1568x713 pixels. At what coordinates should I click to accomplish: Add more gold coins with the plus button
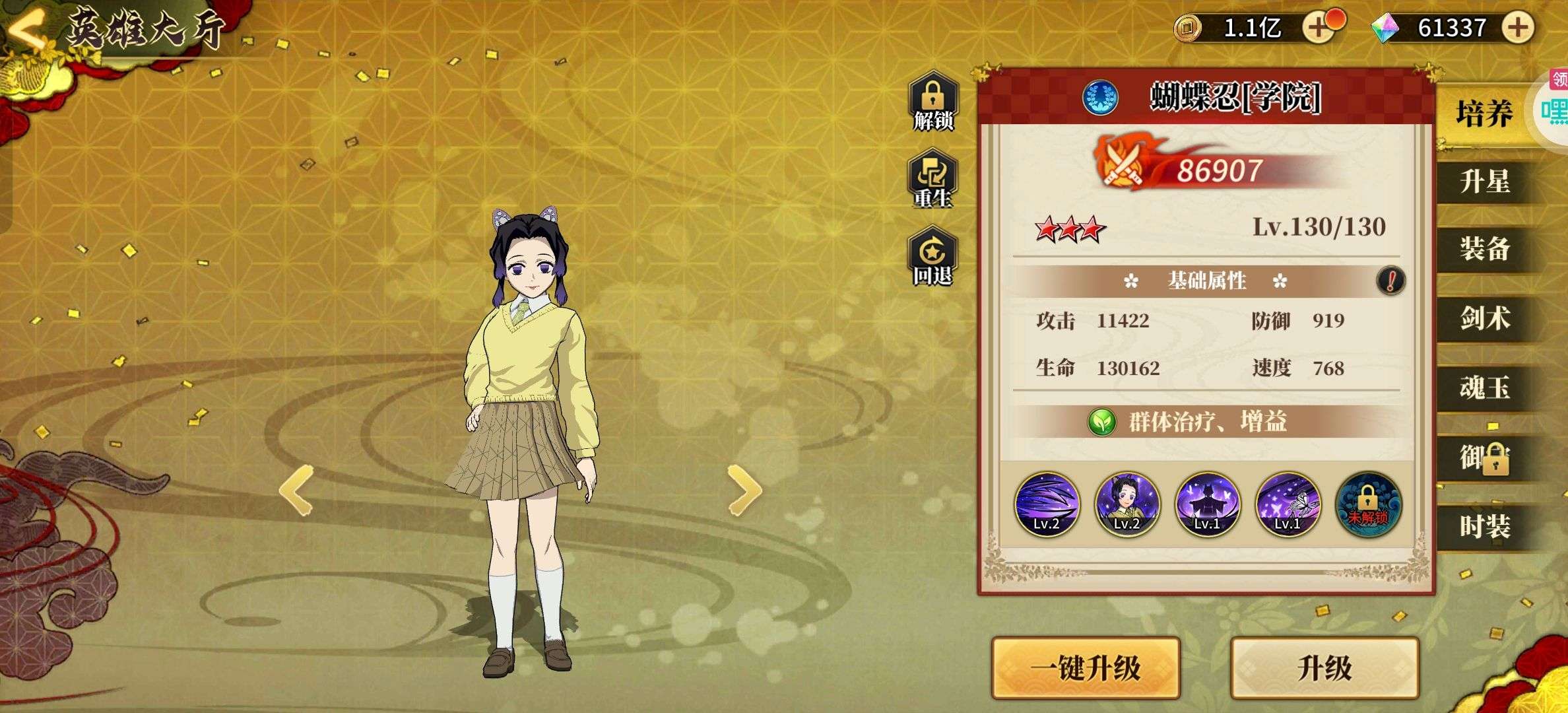pos(1318,28)
